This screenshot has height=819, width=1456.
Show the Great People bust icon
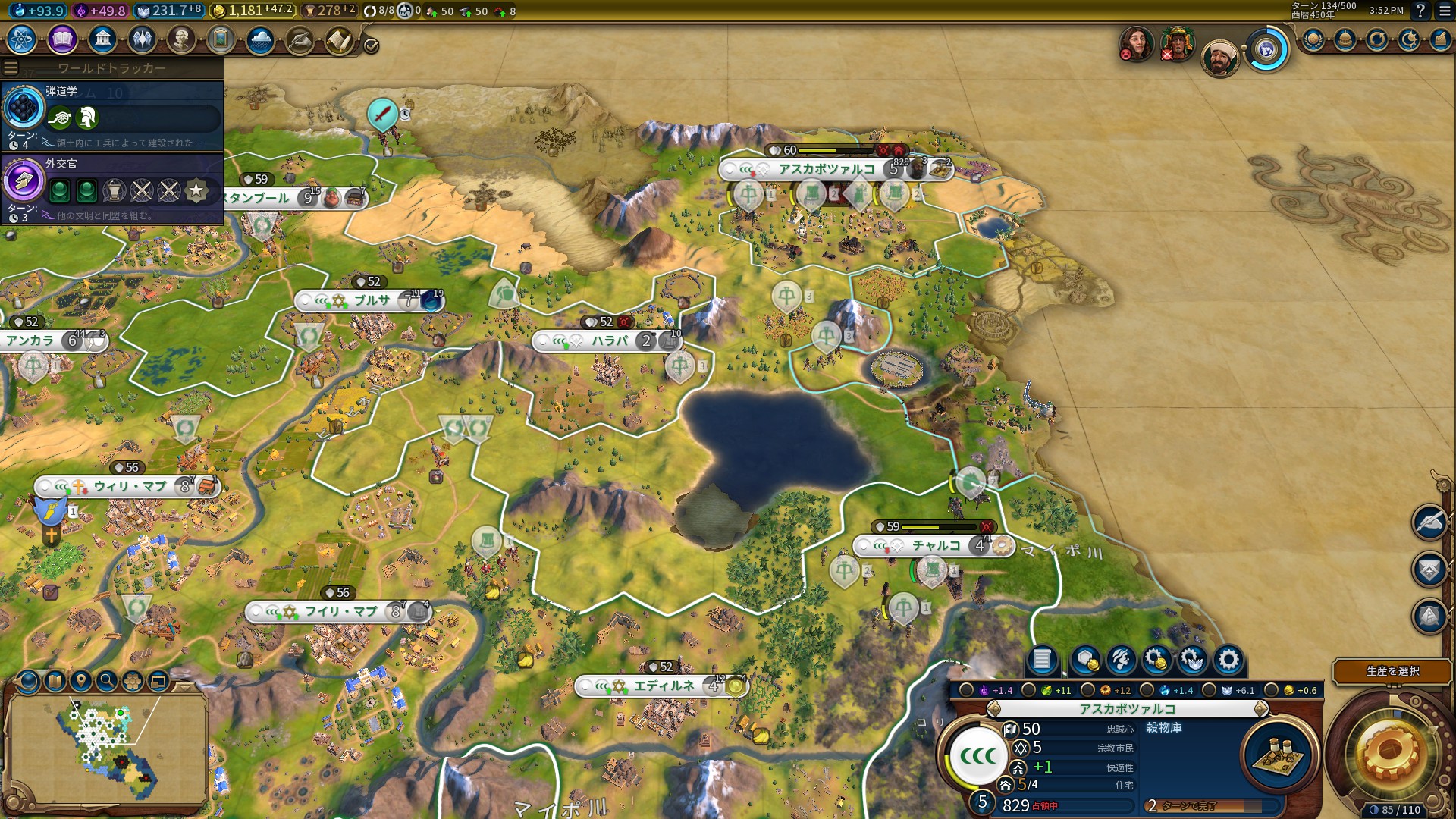181,39
